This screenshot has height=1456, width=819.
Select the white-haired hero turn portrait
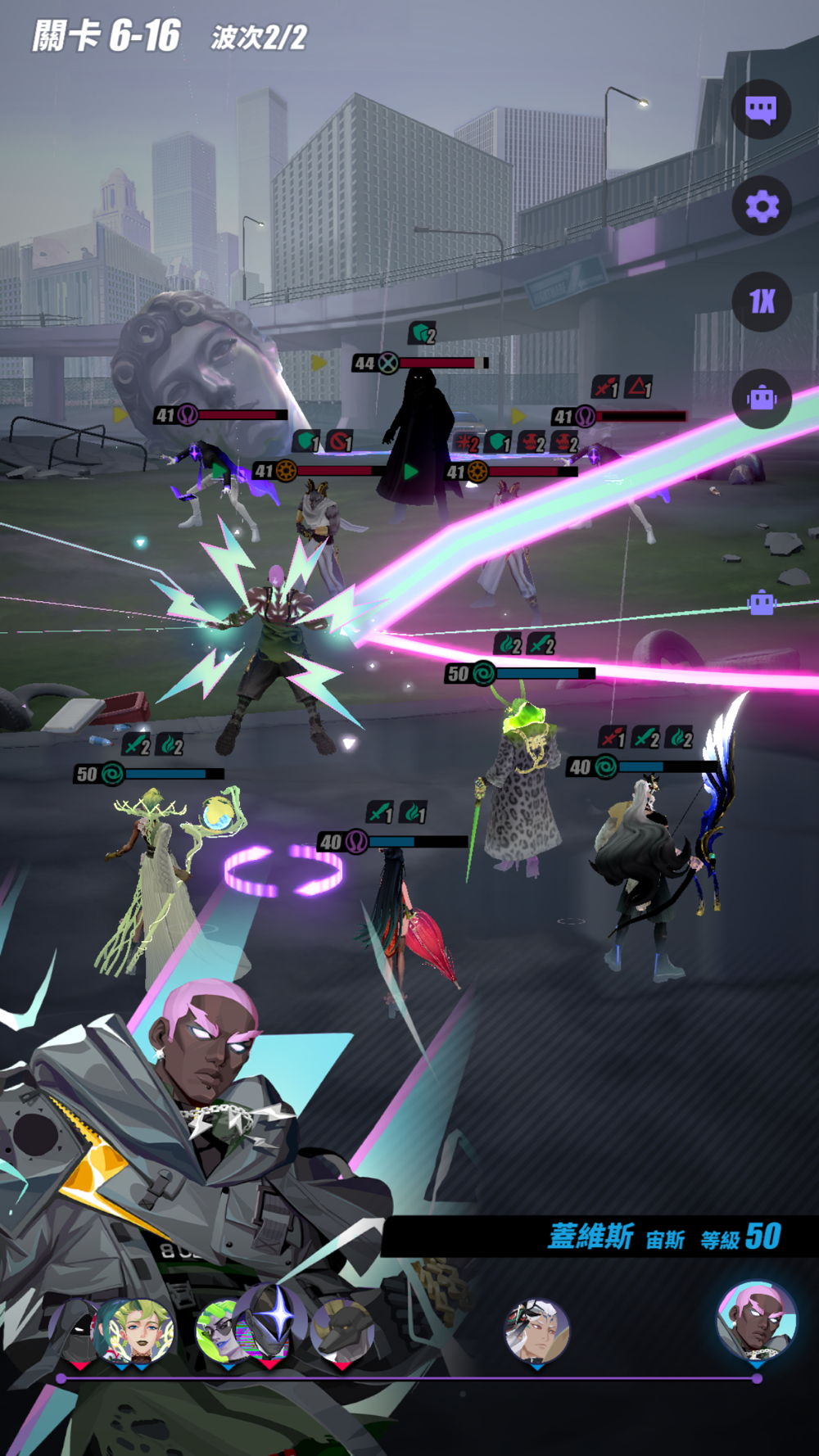pos(536,1330)
